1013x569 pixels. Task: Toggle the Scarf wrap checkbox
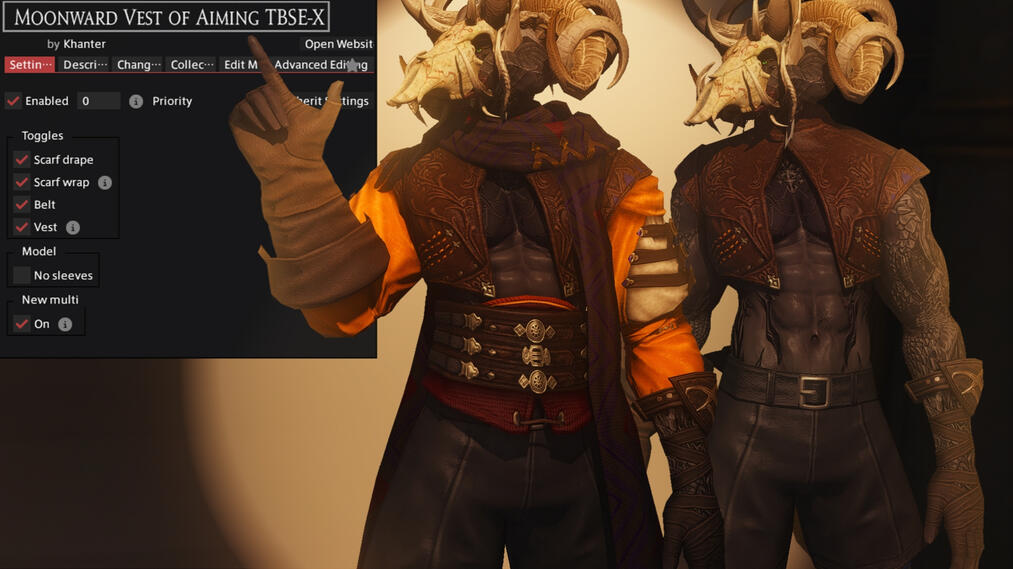tap(21, 183)
